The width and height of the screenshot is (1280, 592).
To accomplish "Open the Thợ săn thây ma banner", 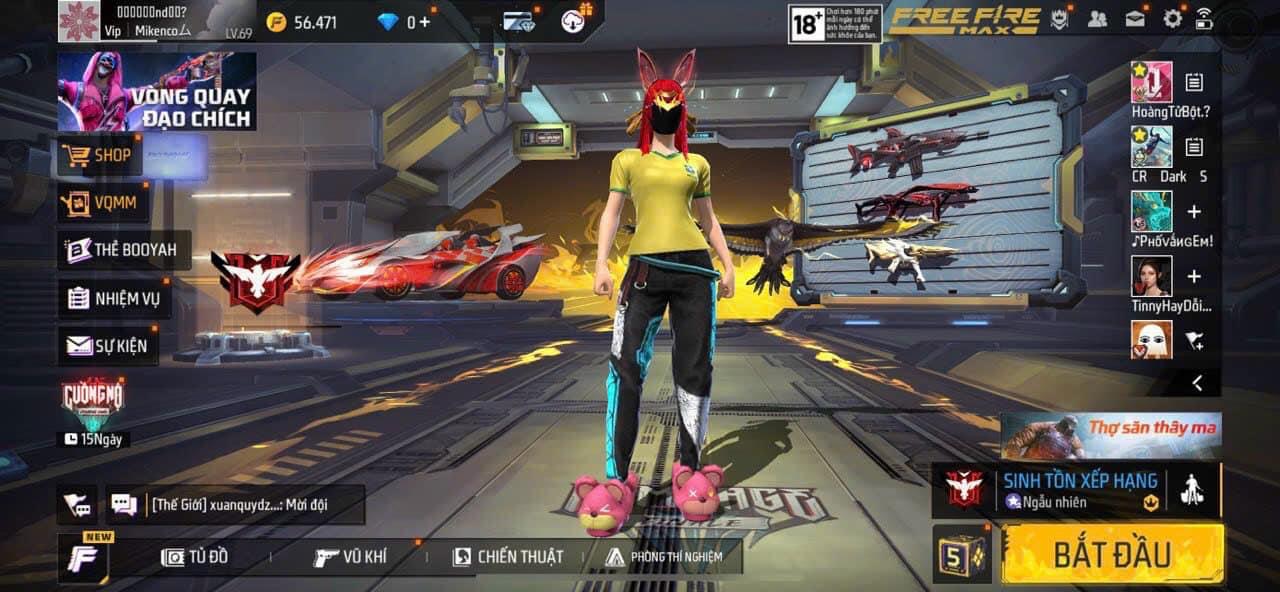I will click(1111, 435).
